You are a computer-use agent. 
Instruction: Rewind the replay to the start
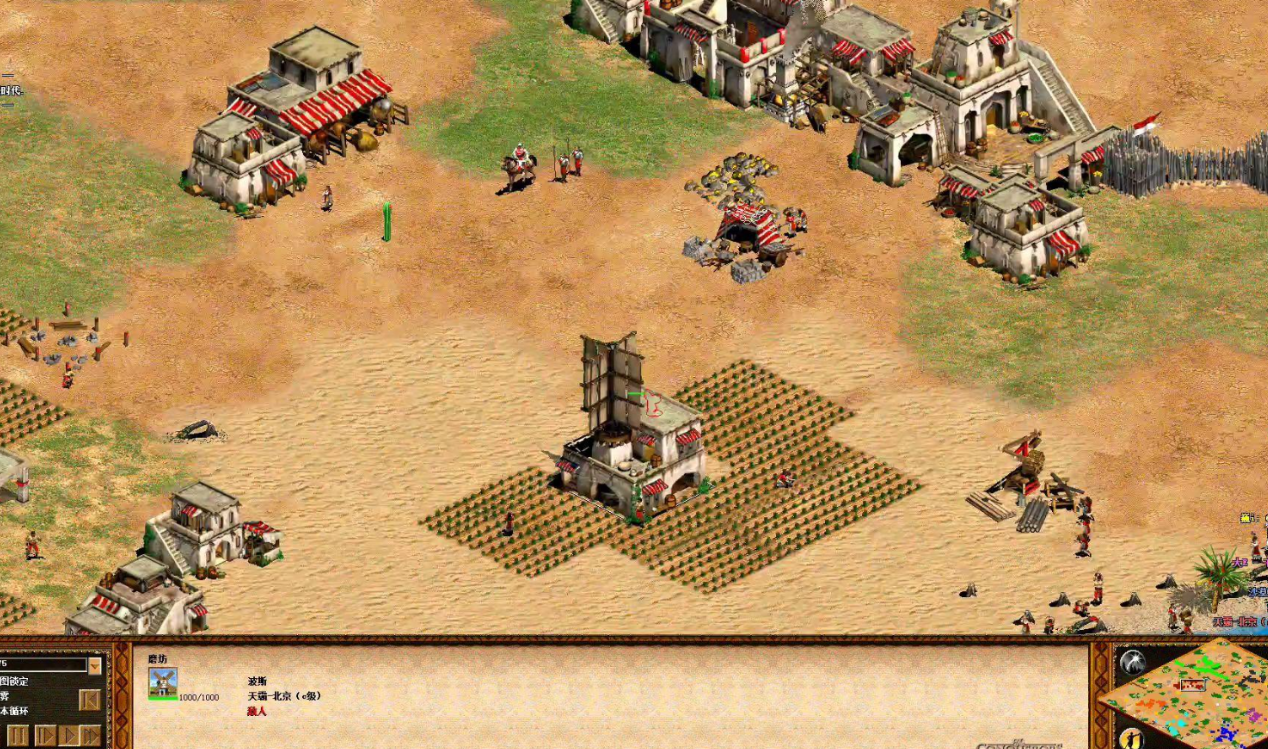pyautogui.click(x=90, y=699)
